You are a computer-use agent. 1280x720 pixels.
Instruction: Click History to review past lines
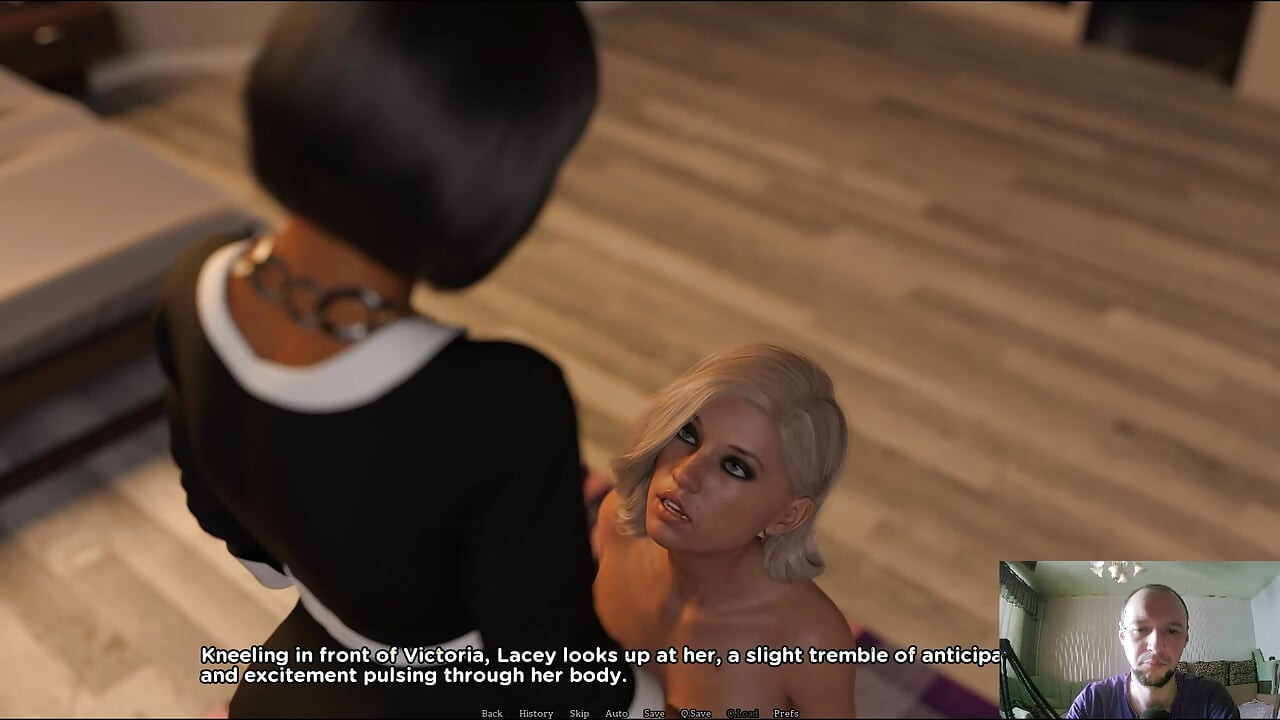536,713
